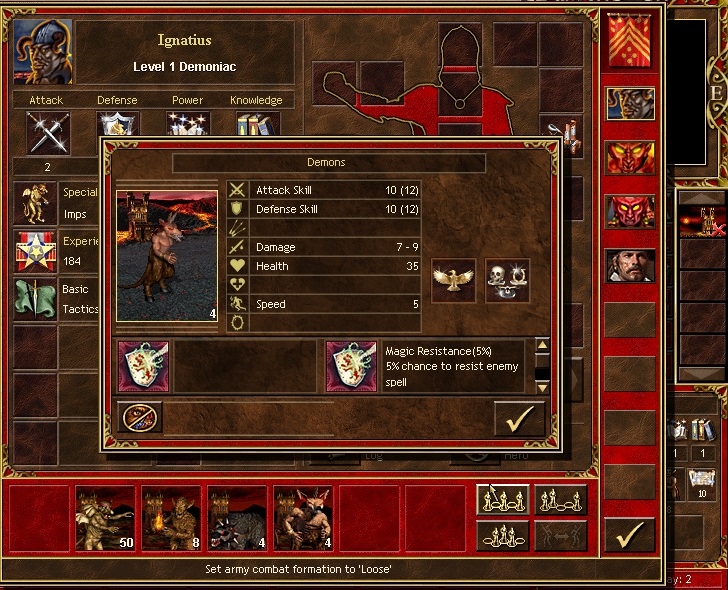Confirm the Demons info with the checkmark
The image size is (728, 590).
(519, 418)
